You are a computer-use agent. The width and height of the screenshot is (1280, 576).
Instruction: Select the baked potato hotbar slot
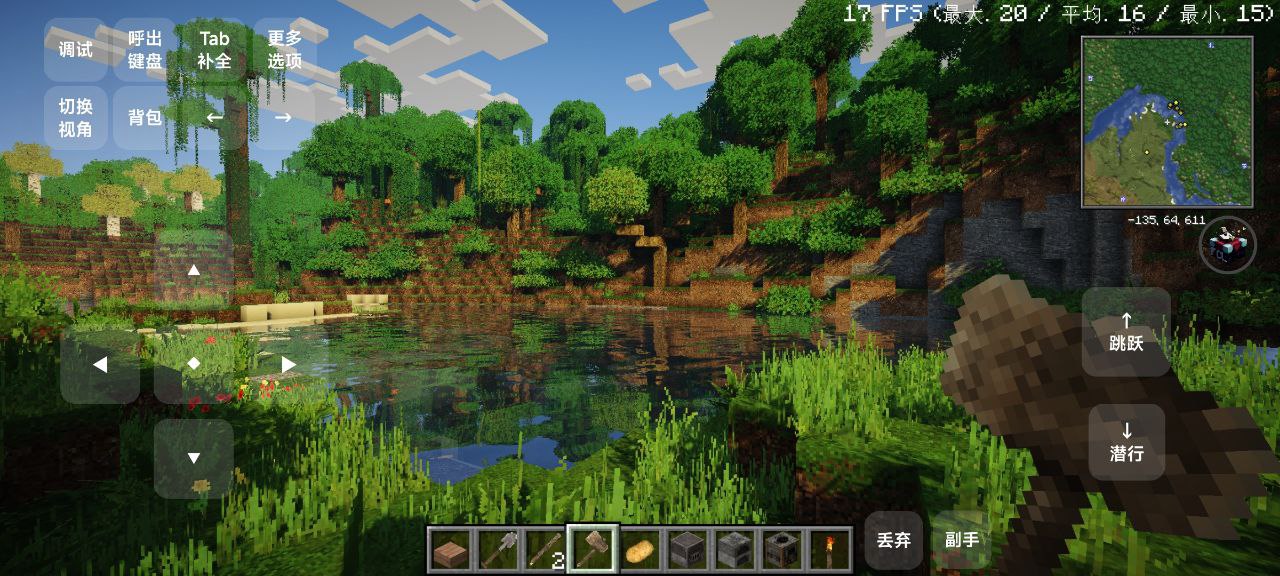click(x=640, y=549)
